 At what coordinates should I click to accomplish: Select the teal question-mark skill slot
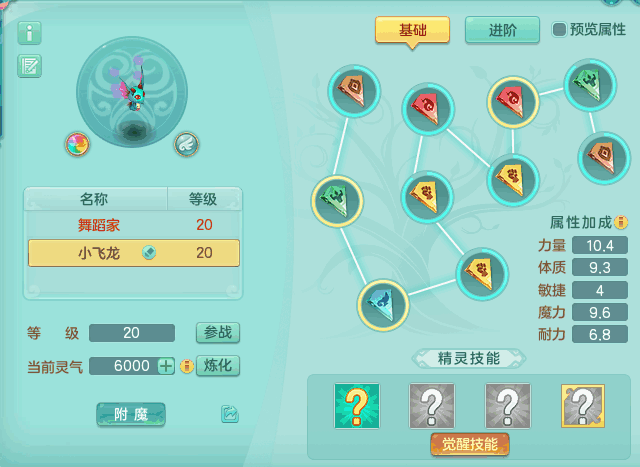point(357,406)
